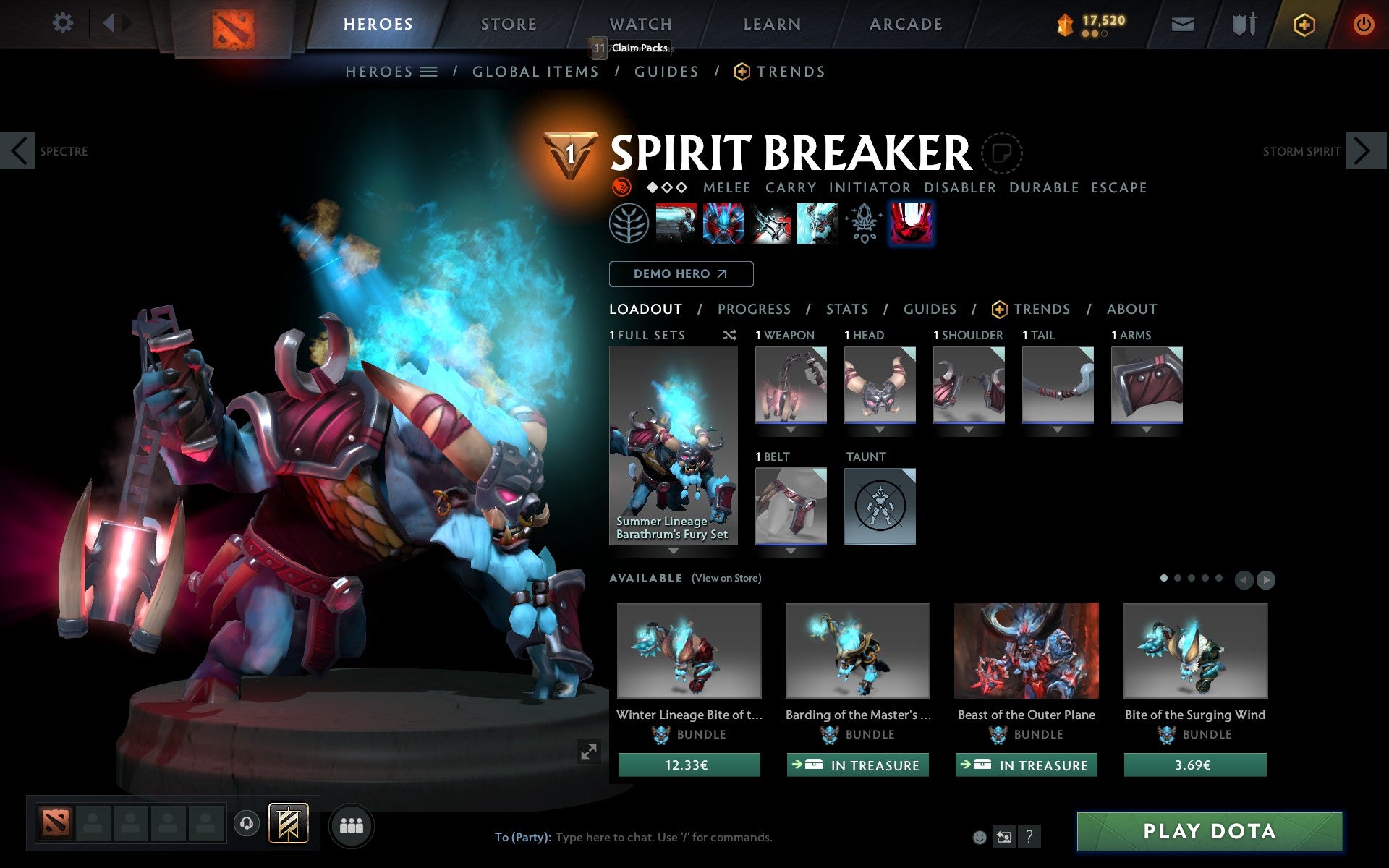Open the mail/notifications envelope icon
This screenshot has height=868, width=1389.
pos(1182,23)
